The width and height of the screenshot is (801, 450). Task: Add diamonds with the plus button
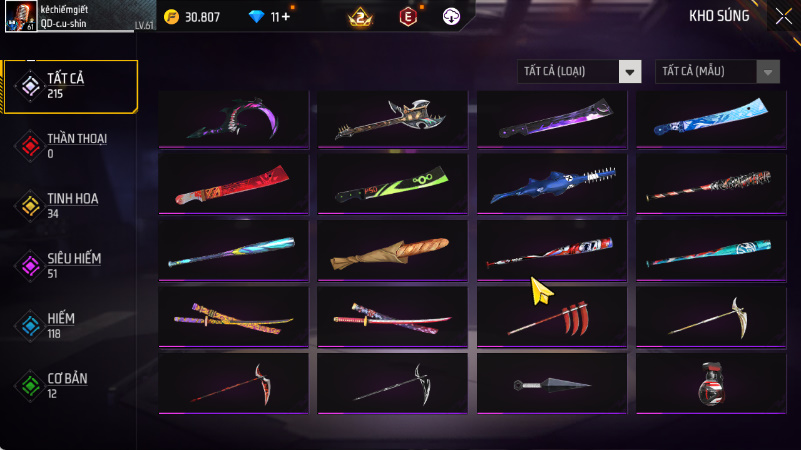coord(287,17)
